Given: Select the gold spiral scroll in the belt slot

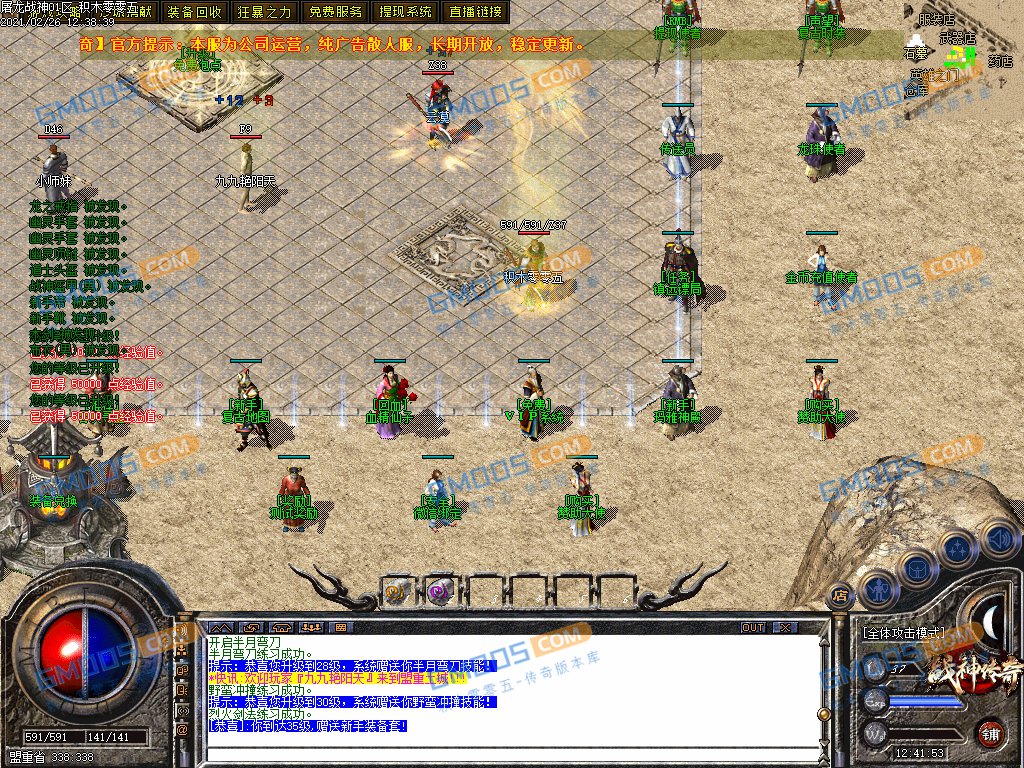Looking at the screenshot, I should [x=396, y=592].
